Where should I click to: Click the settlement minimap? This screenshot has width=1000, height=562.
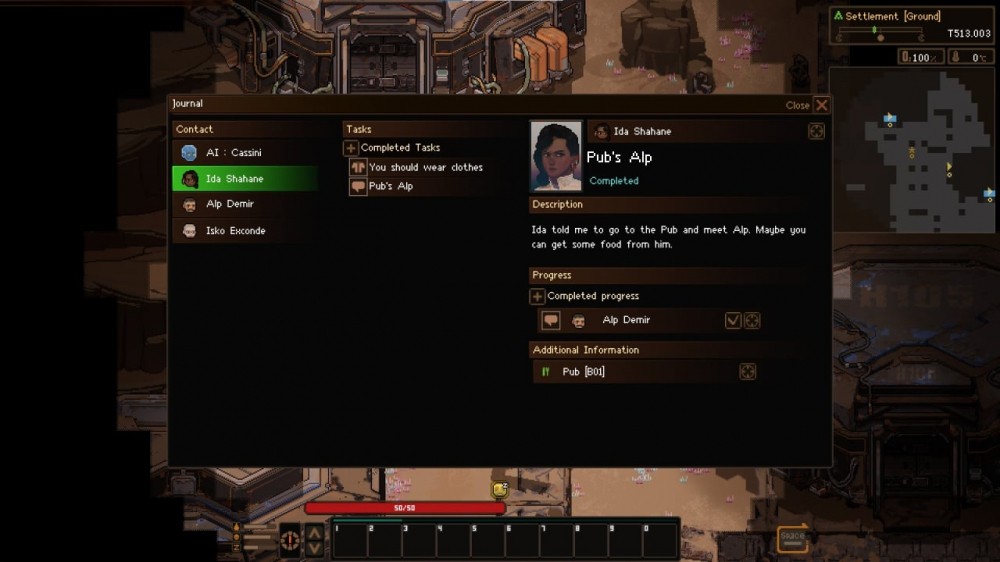click(913, 150)
